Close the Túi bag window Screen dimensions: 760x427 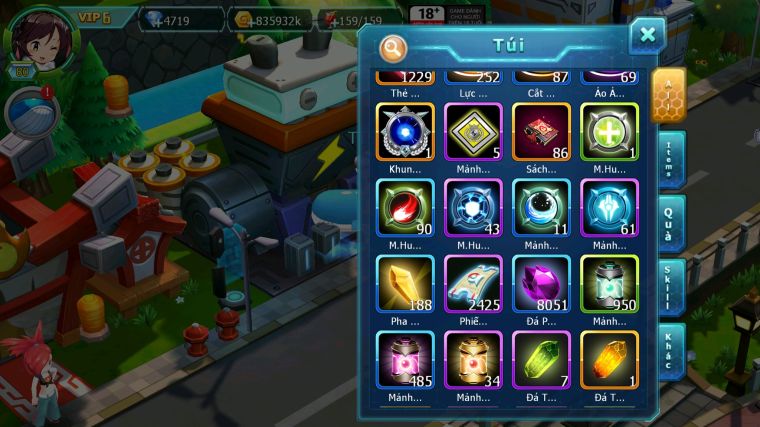click(x=647, y=36)
